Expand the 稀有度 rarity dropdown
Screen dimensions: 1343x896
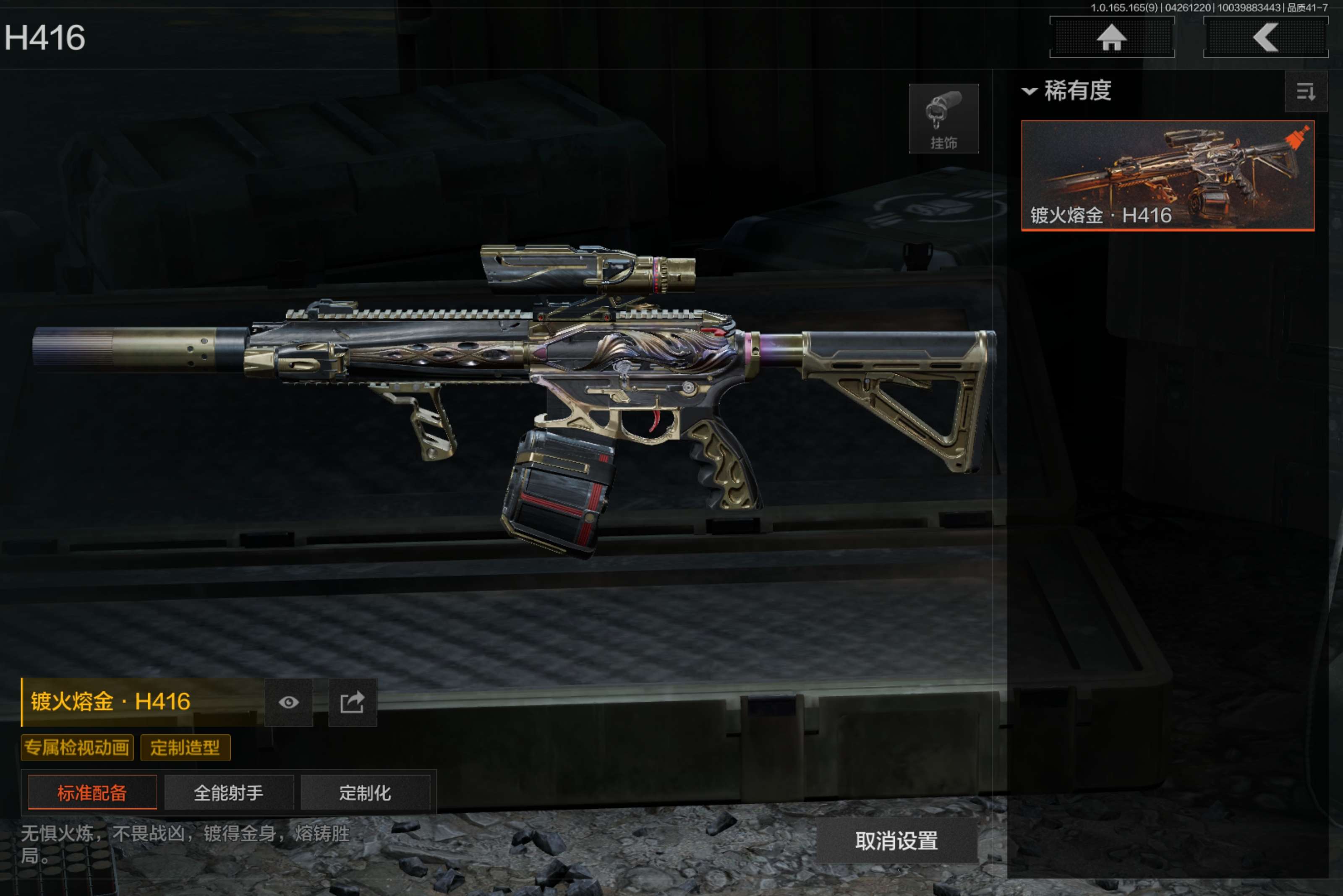pyautogui.click(x=1067, y=91)
